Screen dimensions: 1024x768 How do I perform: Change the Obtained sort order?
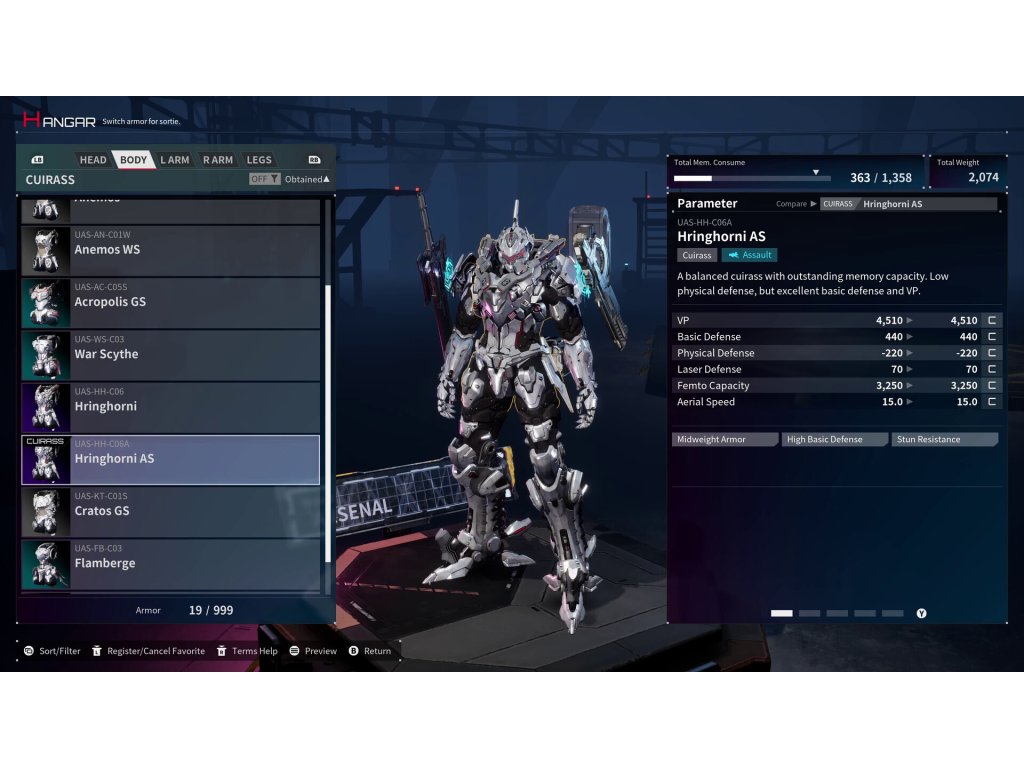(307, 179)
